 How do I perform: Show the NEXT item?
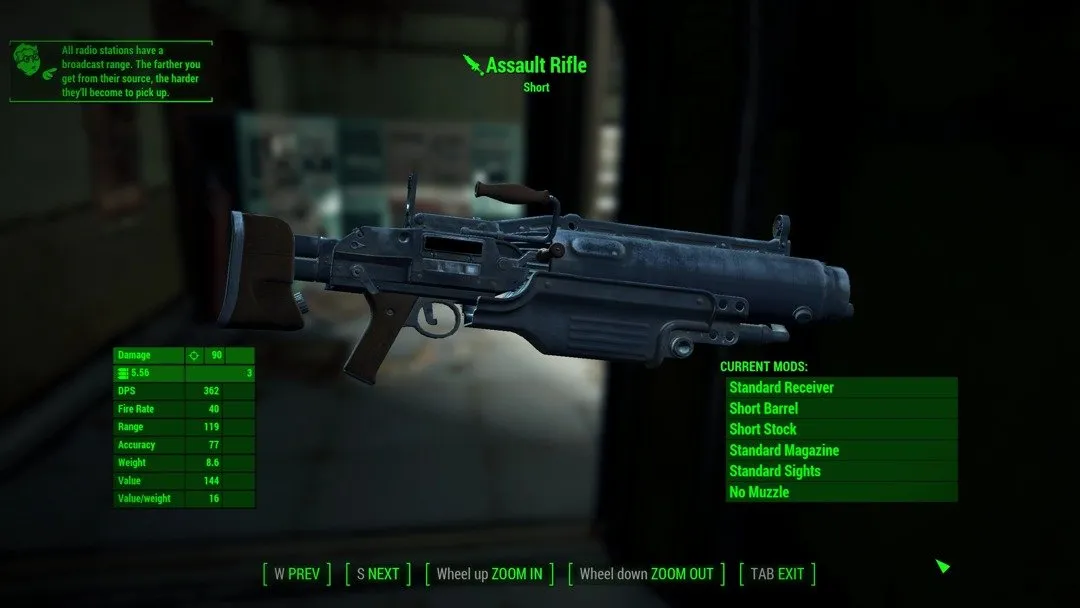click(377, 574)
